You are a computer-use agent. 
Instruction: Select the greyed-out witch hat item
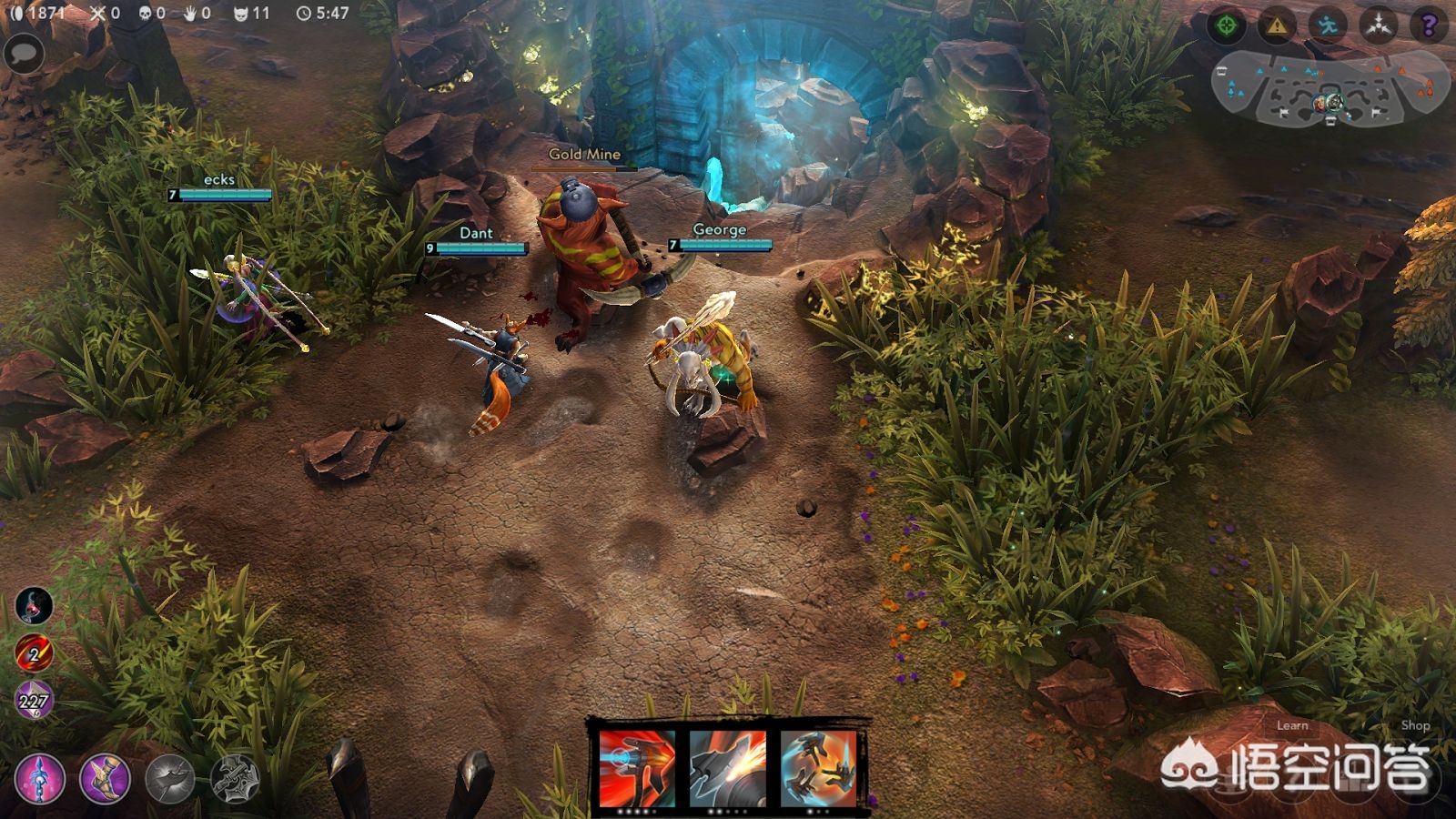click(x=170, y=779)
